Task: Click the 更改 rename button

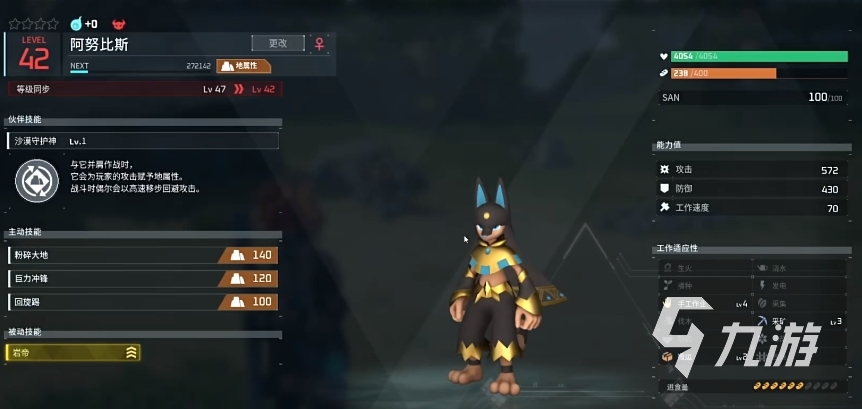Action: tap(278, 43)
